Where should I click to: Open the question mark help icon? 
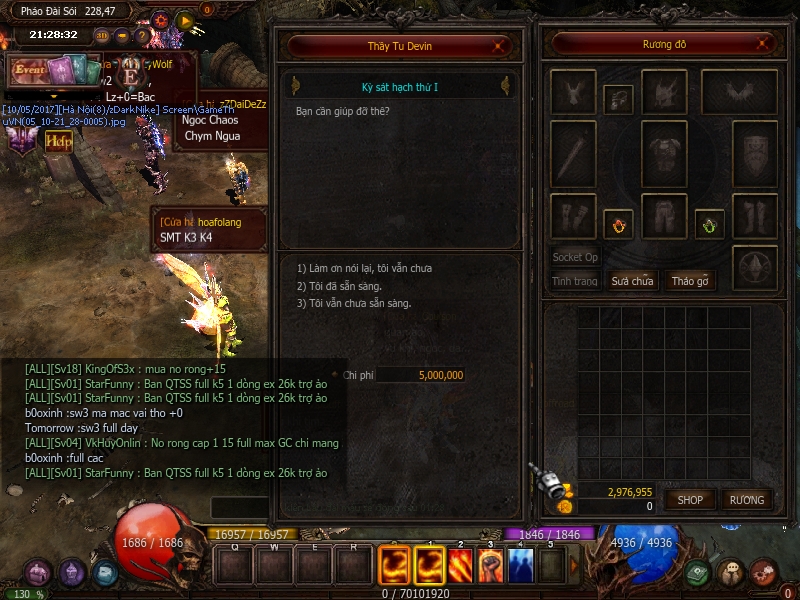click(x=142, y=36)
